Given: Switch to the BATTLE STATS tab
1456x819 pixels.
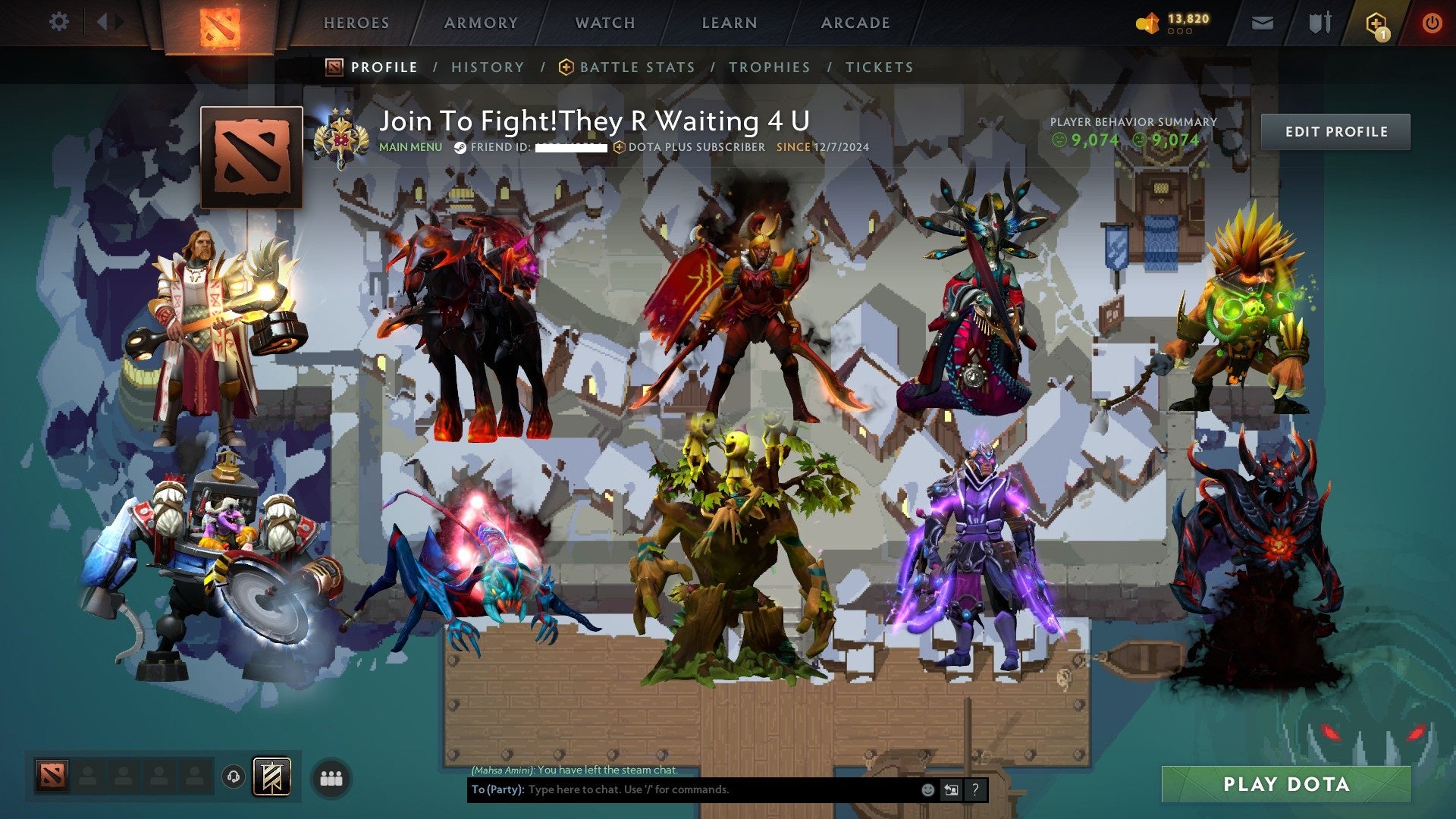Looking at the screenshot, I should point(636,67).
